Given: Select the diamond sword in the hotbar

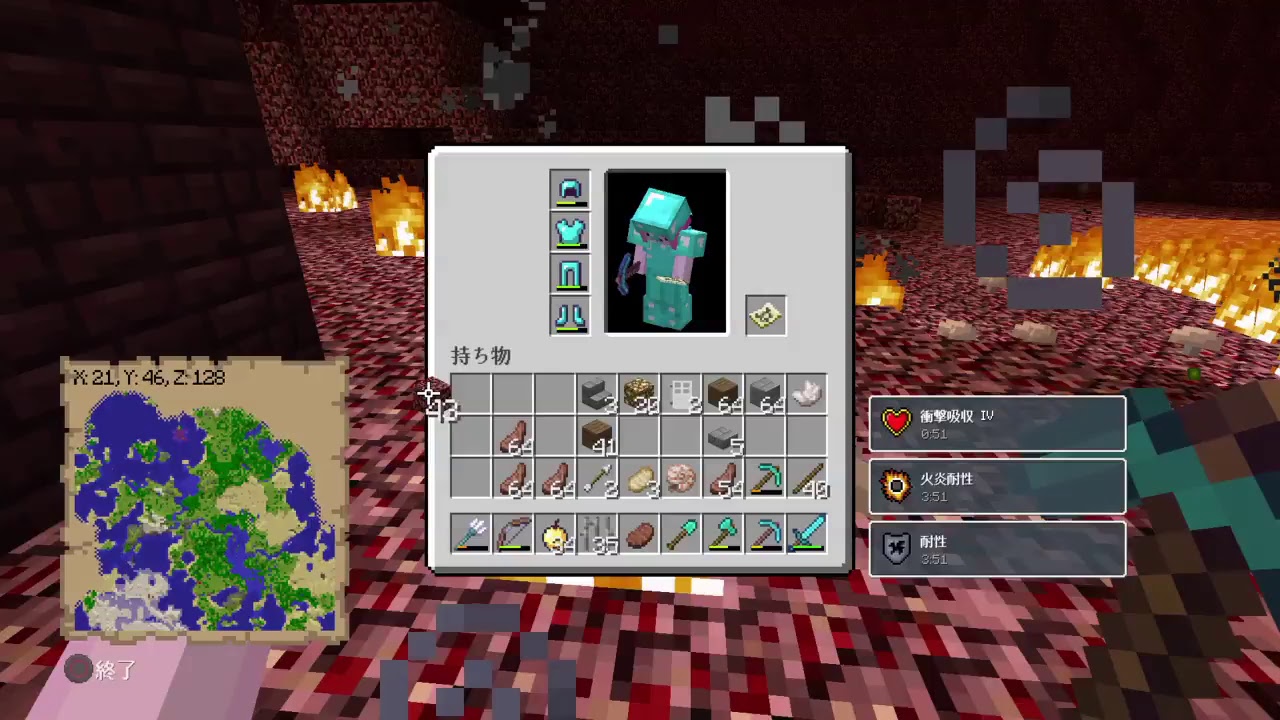Looking at the screenshot, I should [x=807, y=533].
